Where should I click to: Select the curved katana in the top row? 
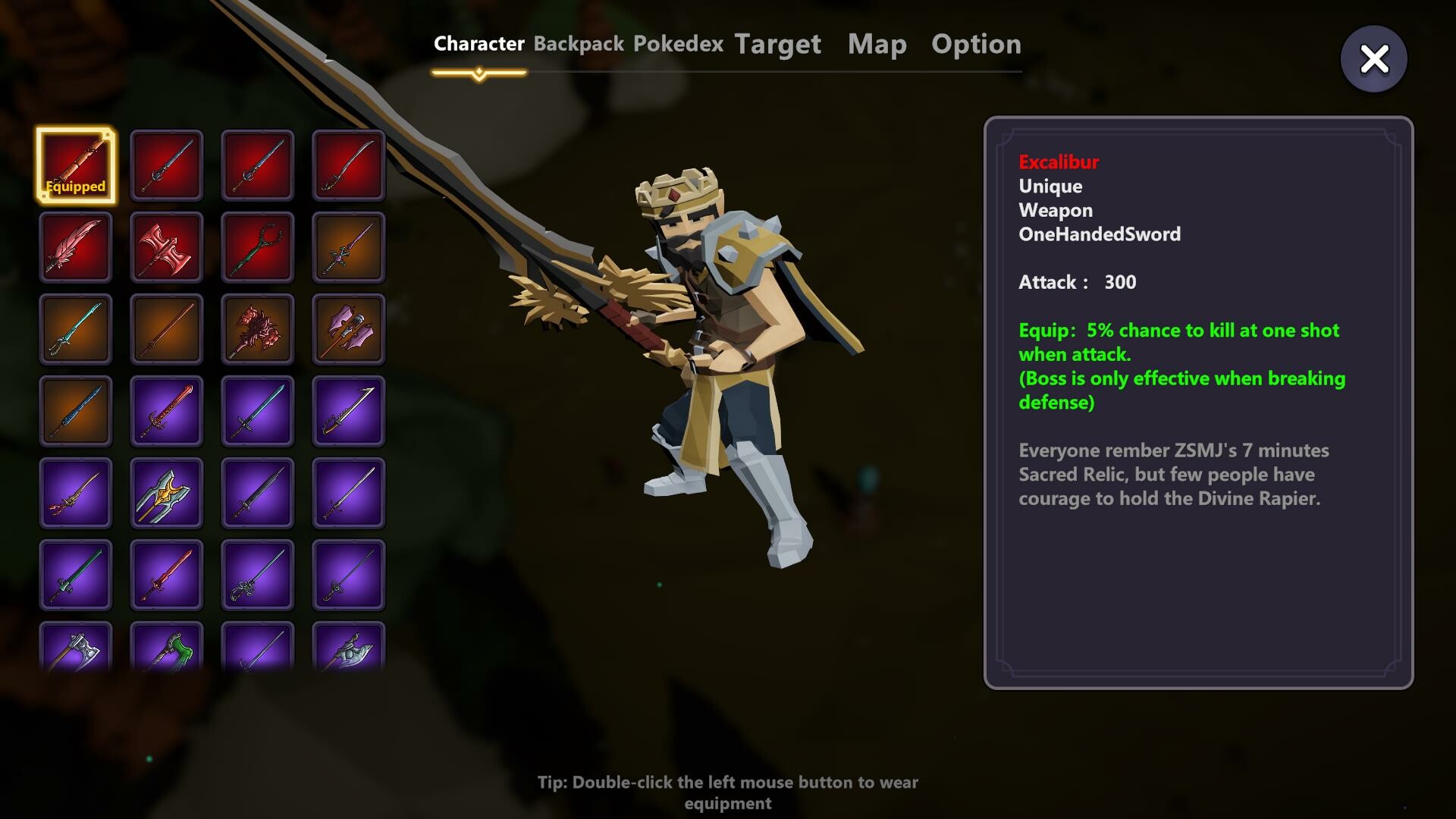(x=349, y=163)
